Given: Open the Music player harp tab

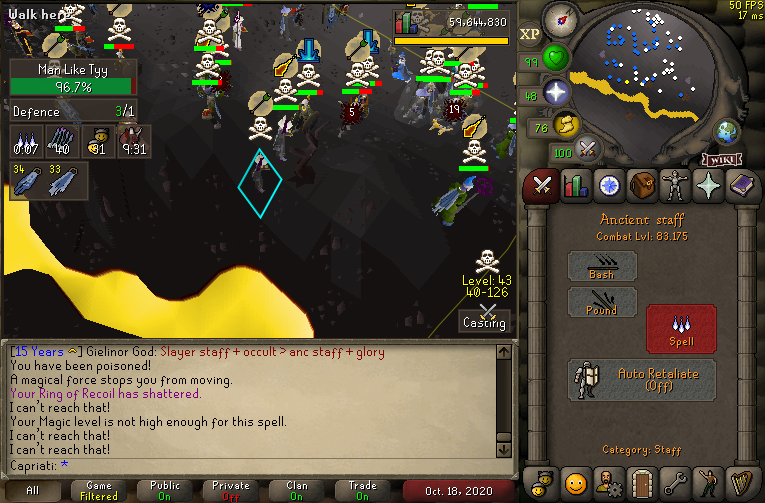Looking at the screenshot, I should click(x=741, y=483).
